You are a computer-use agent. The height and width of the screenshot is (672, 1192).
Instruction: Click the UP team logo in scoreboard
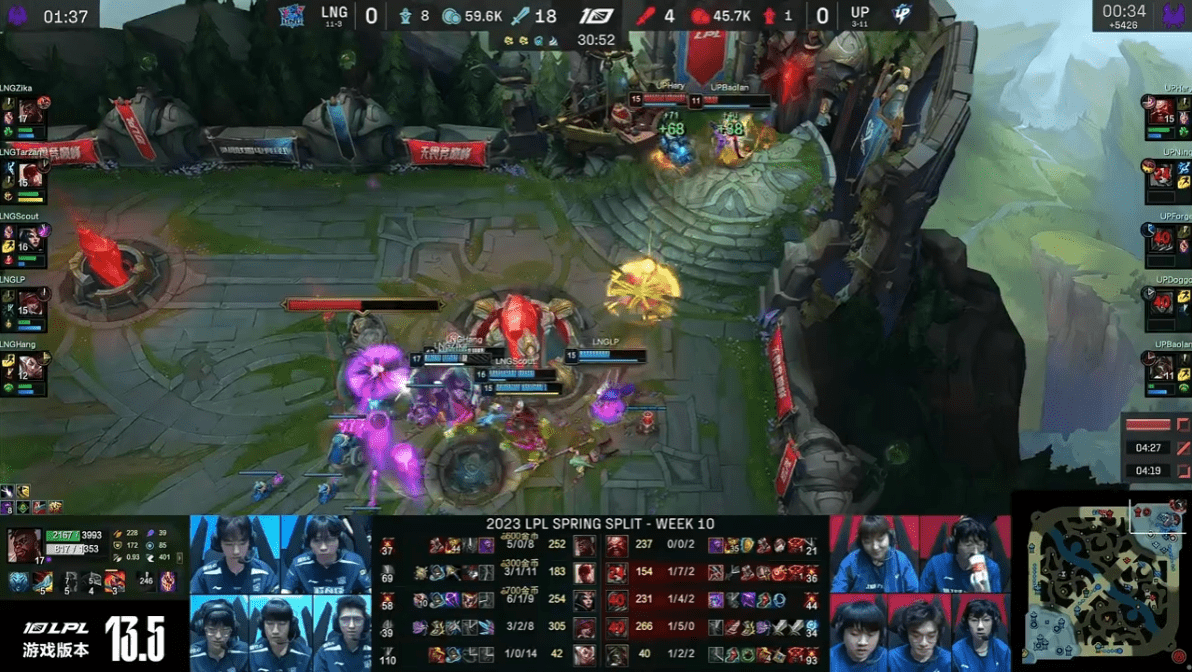point(901,16)
